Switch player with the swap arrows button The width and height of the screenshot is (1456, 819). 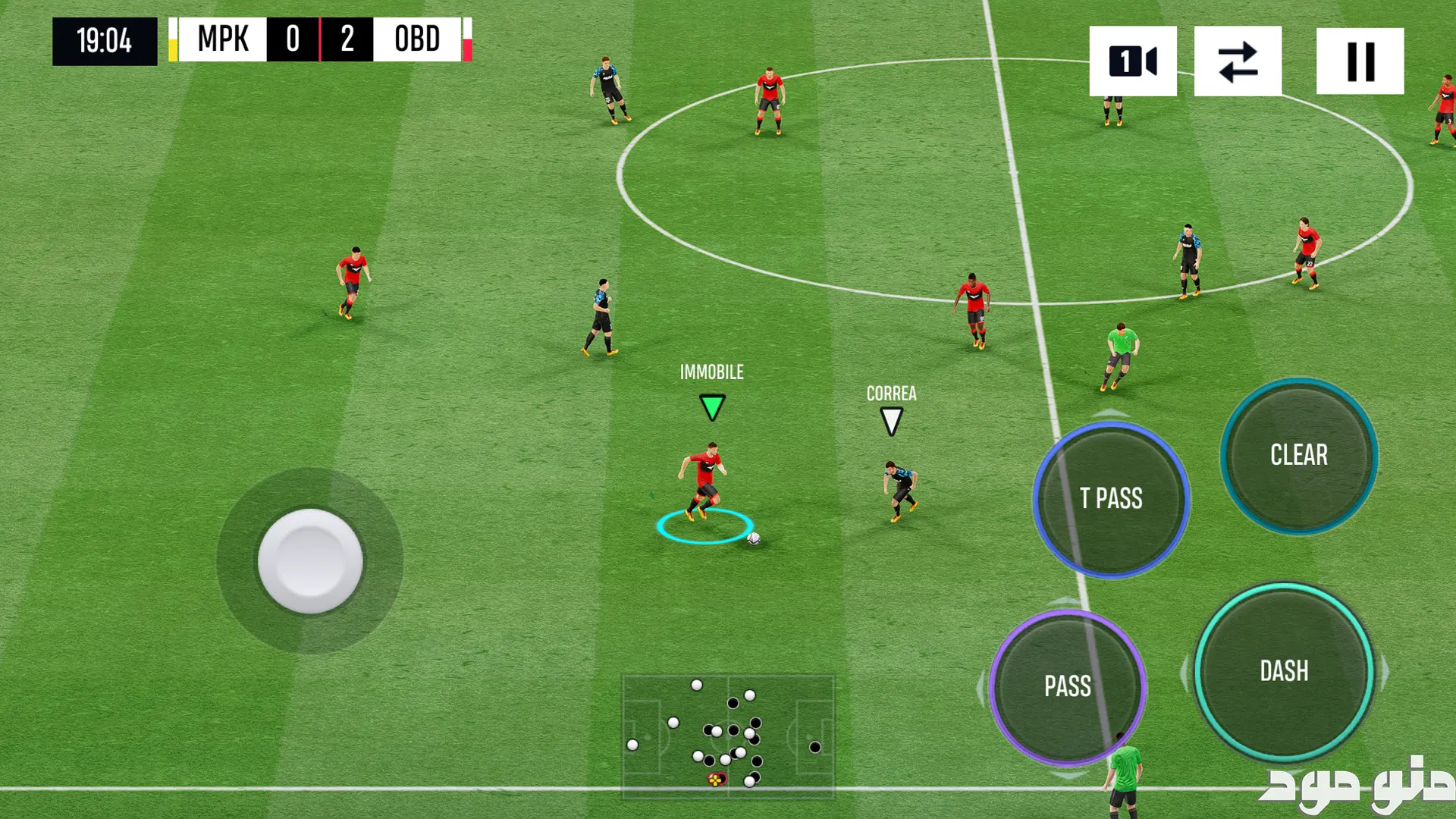(1238, 61)
